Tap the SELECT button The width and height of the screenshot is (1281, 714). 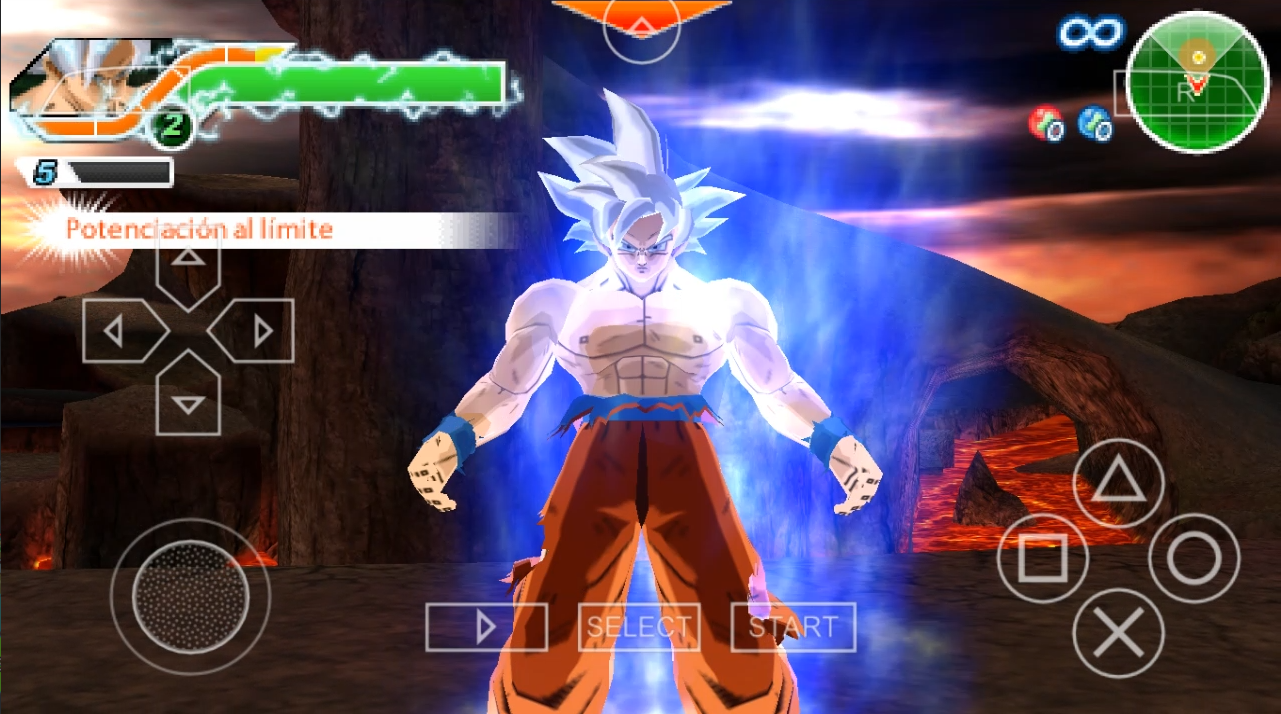click(639, 627)
